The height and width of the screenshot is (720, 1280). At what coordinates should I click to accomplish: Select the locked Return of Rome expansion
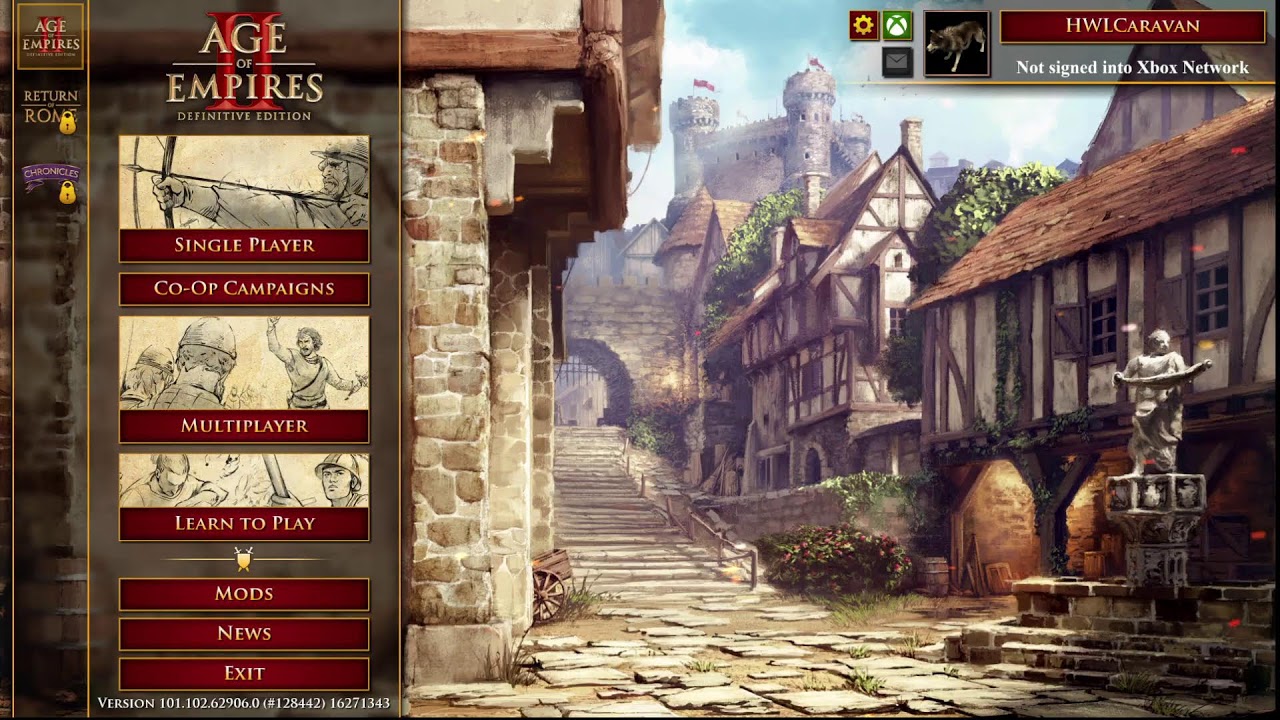point(51,109)
